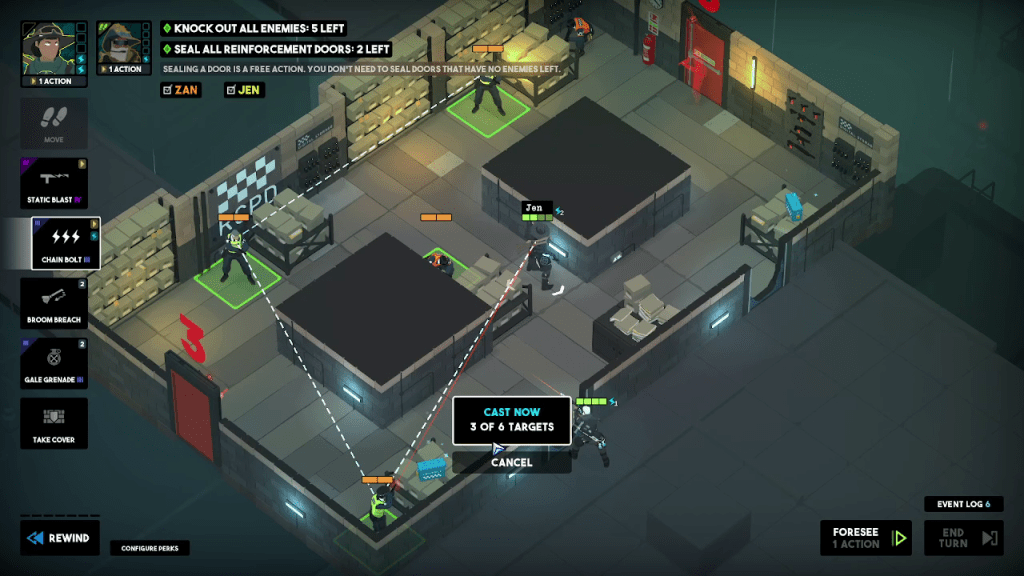Image resolution: width=1024 pixels, height=576 pixels.
Task: Confirm Cast Now on 3 targets
Action: 511,420
